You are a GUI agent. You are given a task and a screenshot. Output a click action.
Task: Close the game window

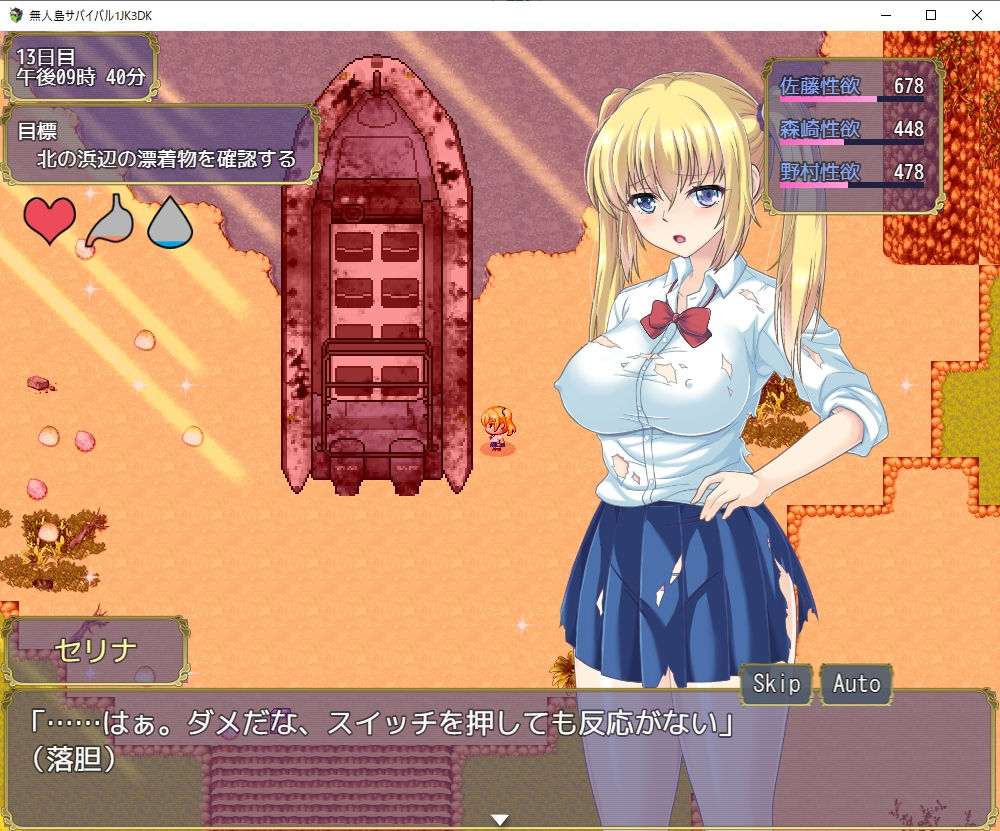[x=976, y=15]
